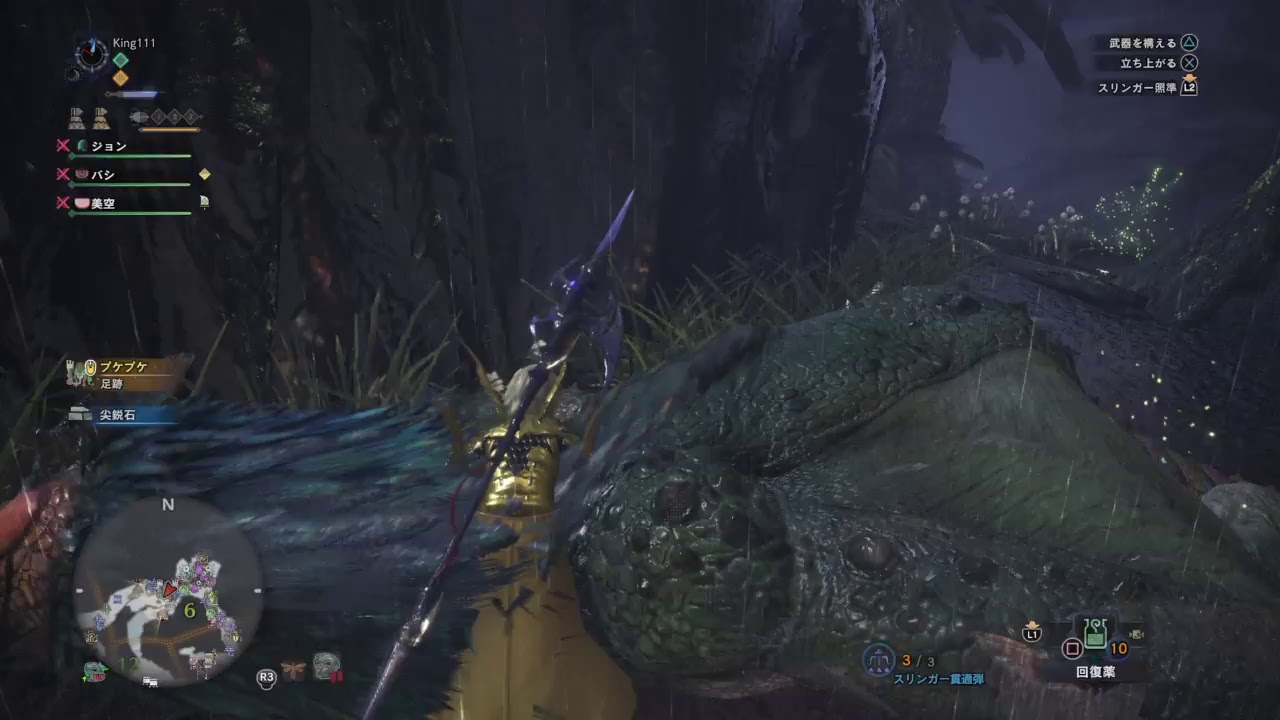The width and height of the screenshot is (1280, 720).
Task: Toggle King111's green buff gem indicator
Action: coord(118,62)
